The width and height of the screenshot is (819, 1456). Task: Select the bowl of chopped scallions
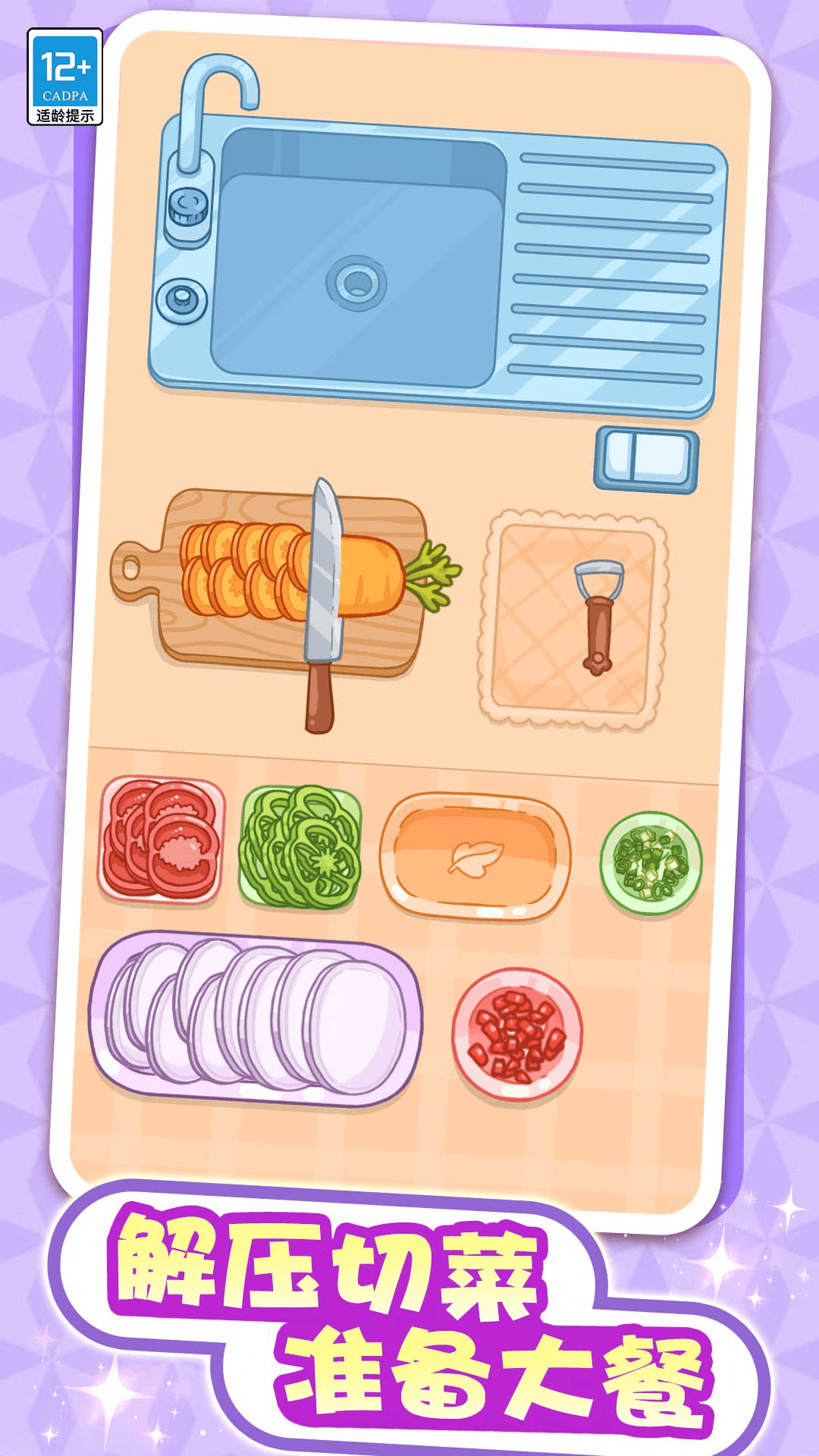651,862
